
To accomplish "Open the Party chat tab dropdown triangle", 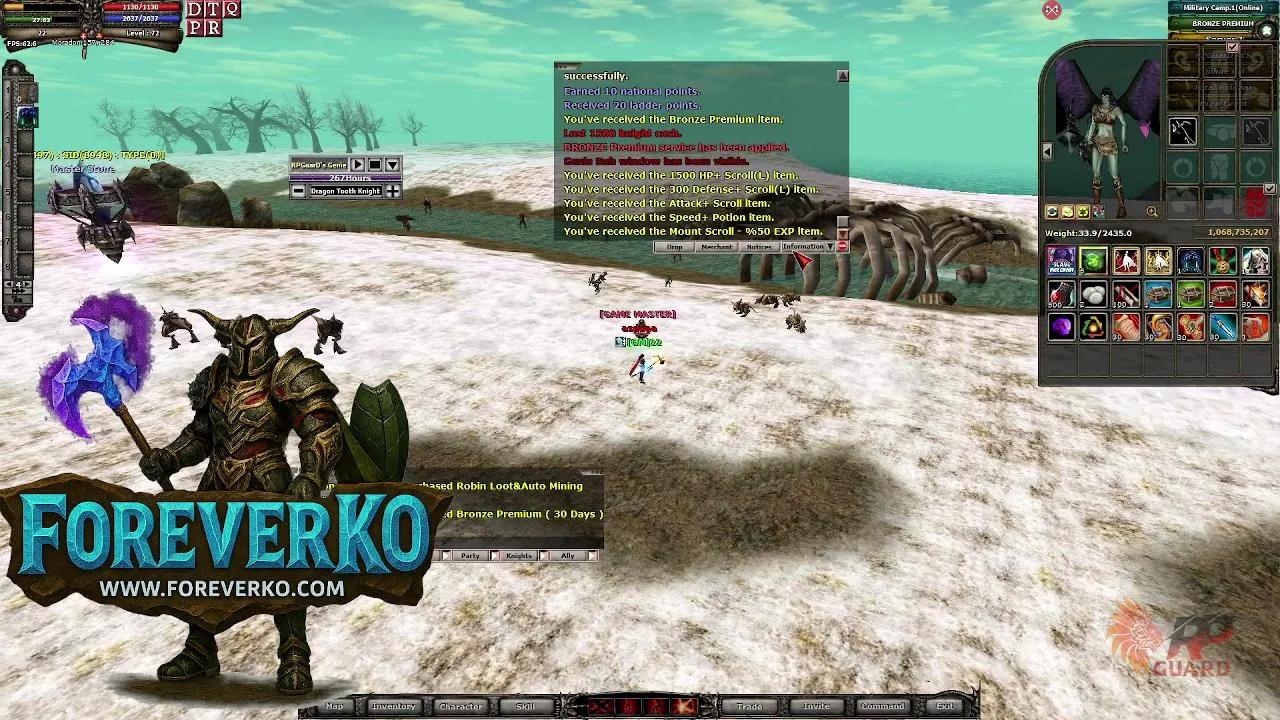I will tap(446, 555).
